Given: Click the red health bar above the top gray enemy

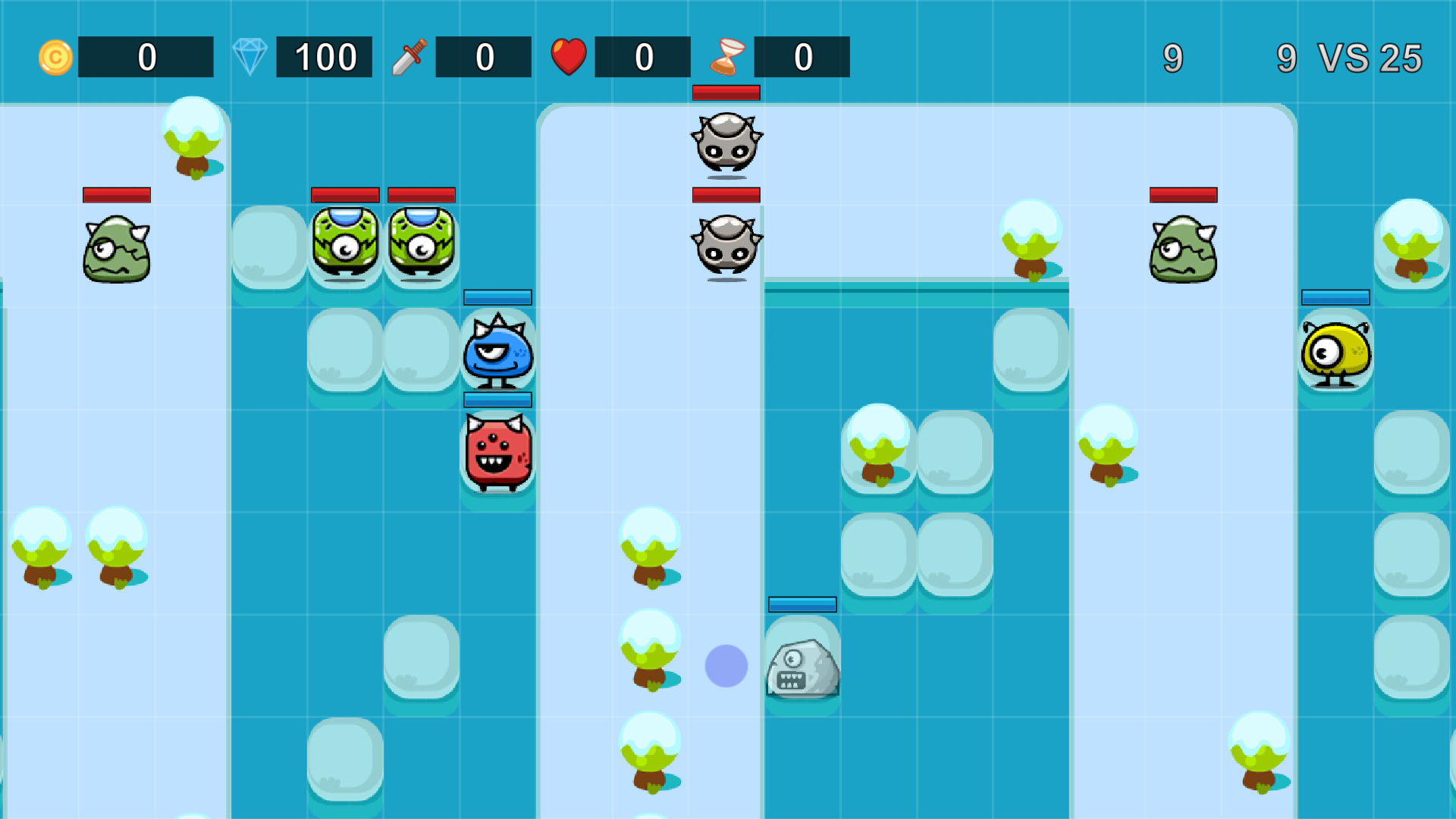Looking at the screenshot, I should [726, 93].
